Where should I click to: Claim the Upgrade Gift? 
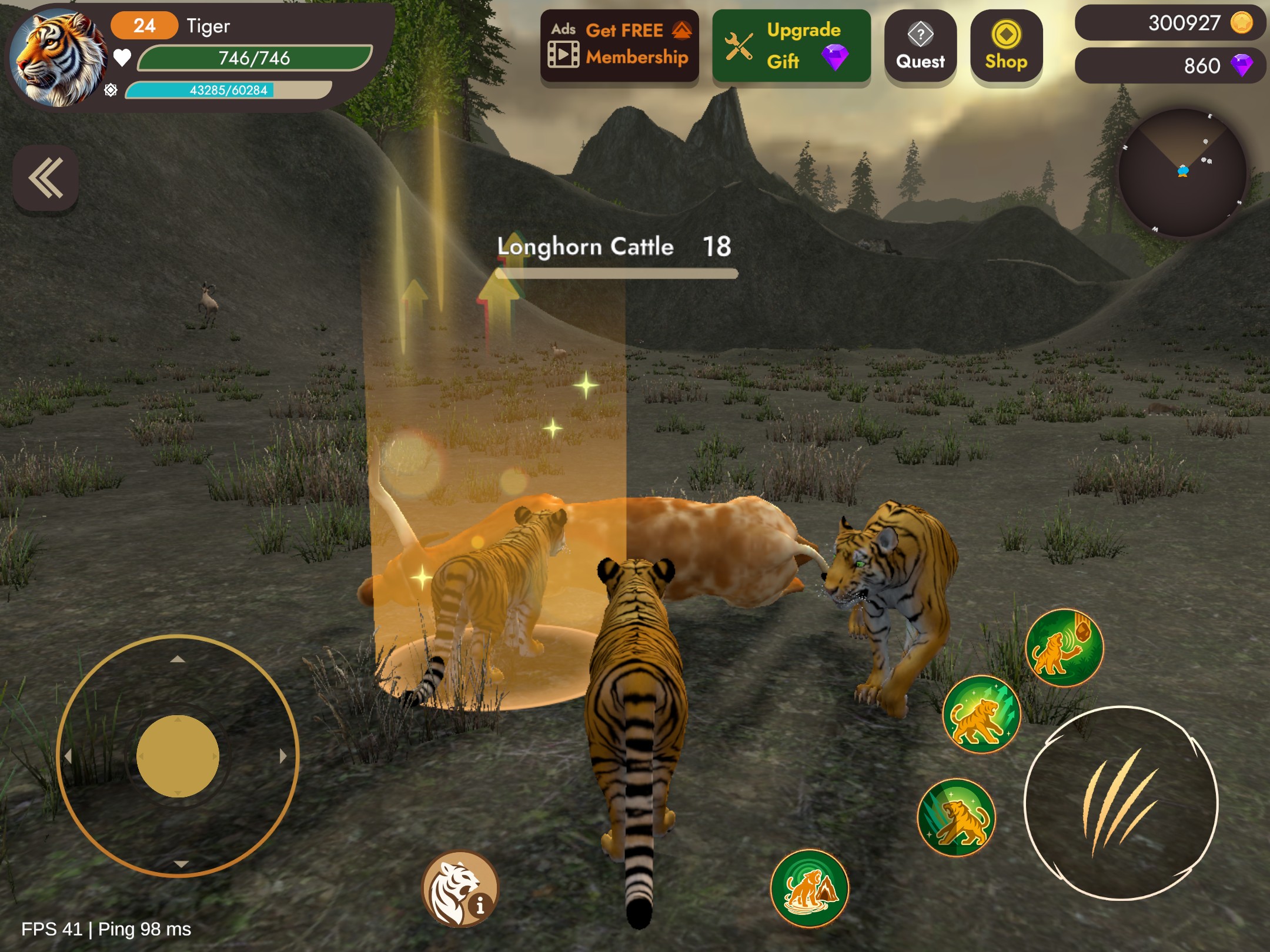pos(791,46)
